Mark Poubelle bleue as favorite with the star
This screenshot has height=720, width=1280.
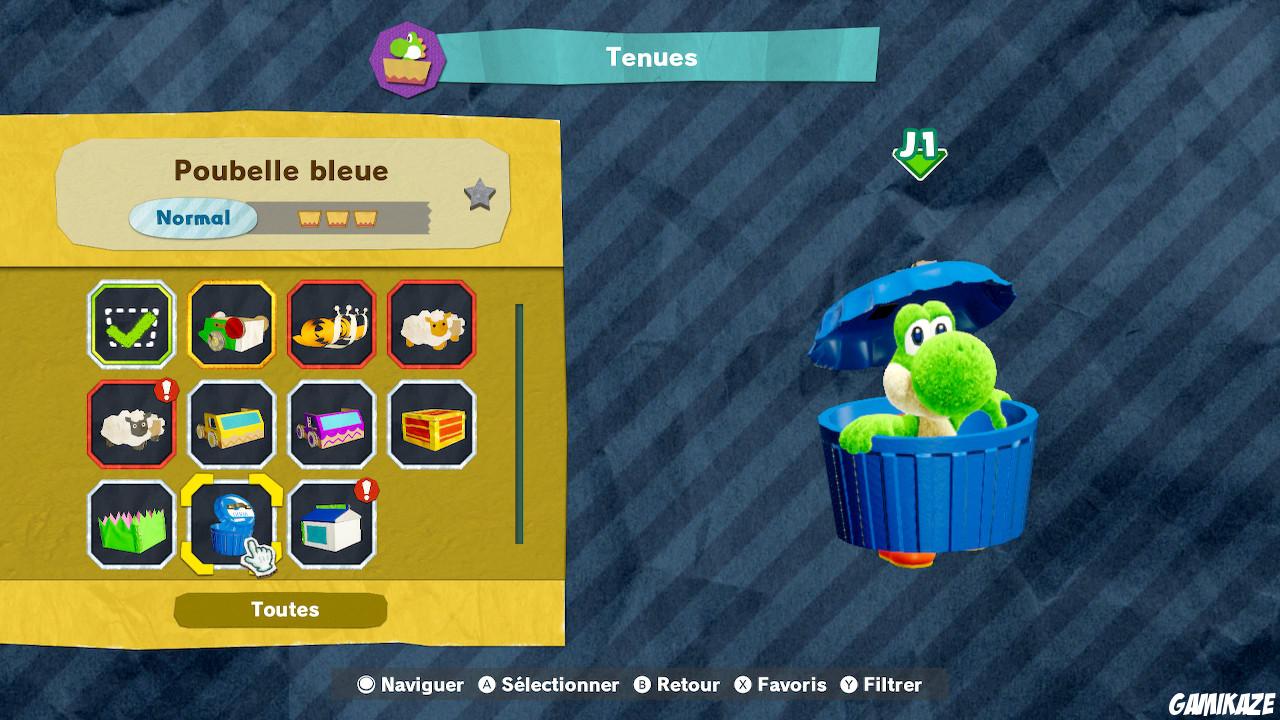click(481, 196)
